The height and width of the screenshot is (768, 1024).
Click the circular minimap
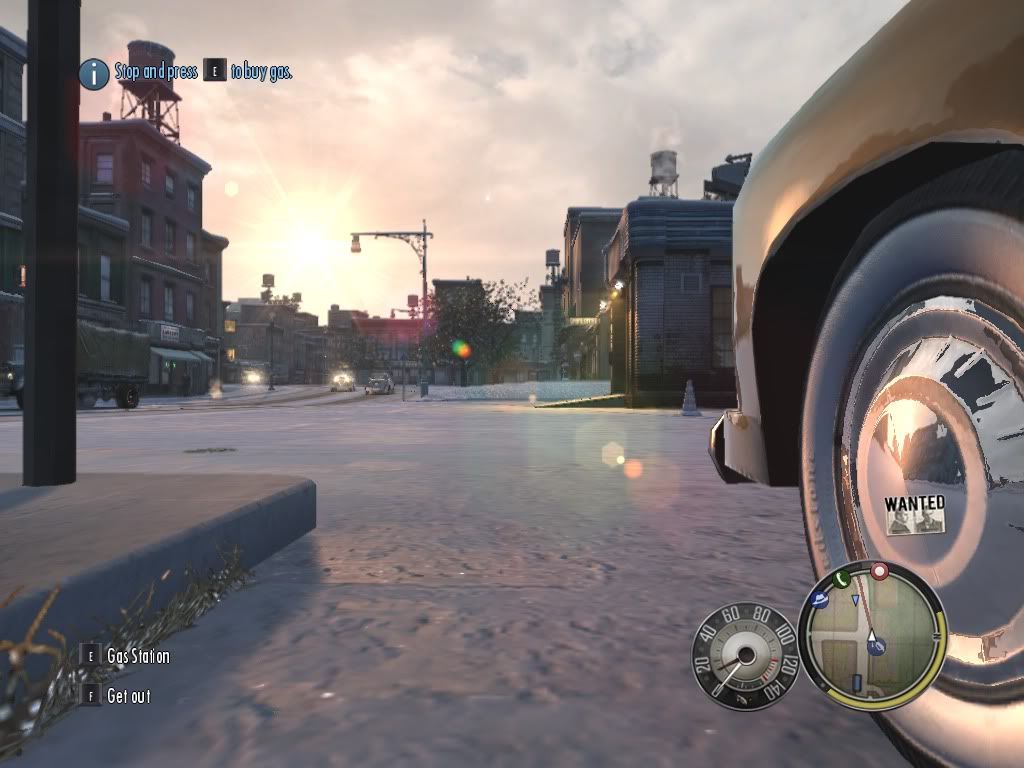click(x=871, y=635)
